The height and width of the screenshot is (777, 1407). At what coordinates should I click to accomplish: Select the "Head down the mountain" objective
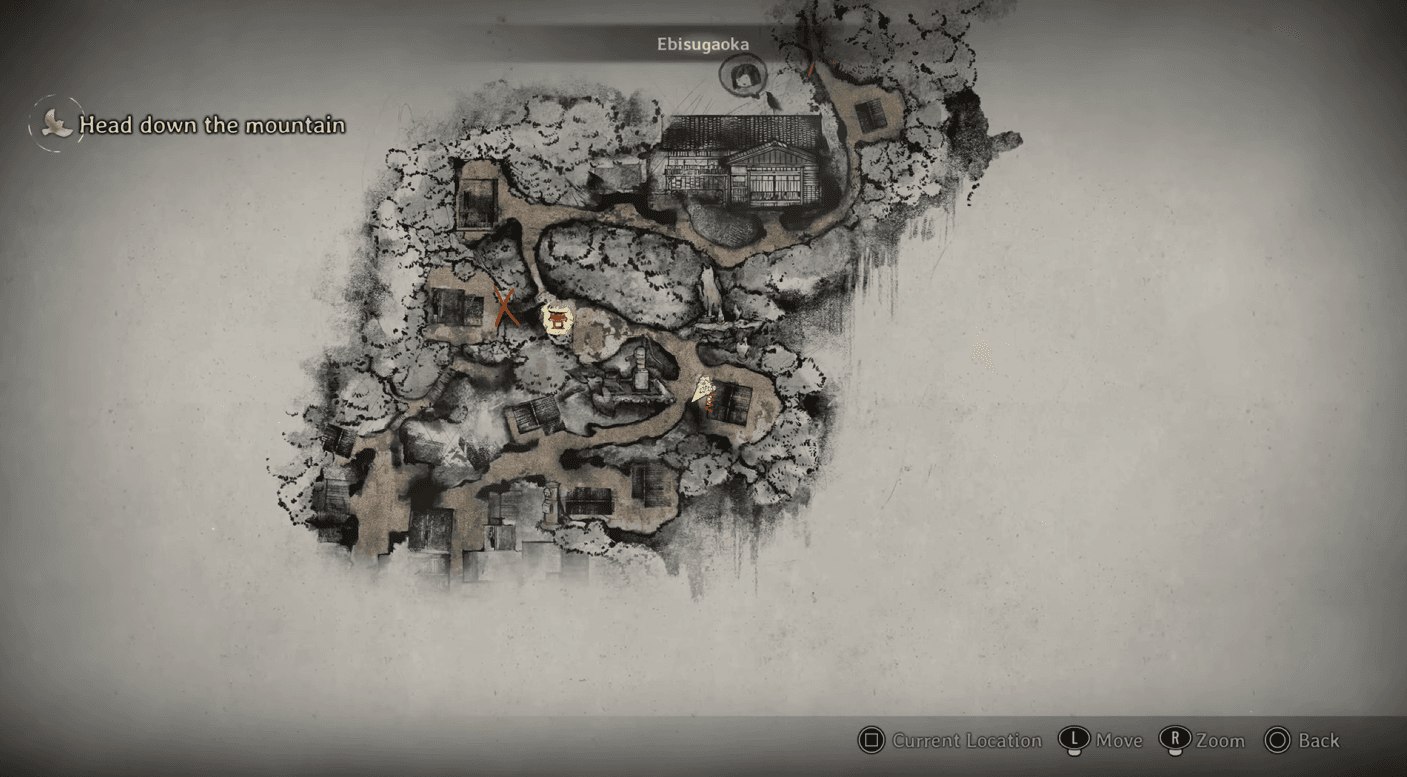[211, 125]
